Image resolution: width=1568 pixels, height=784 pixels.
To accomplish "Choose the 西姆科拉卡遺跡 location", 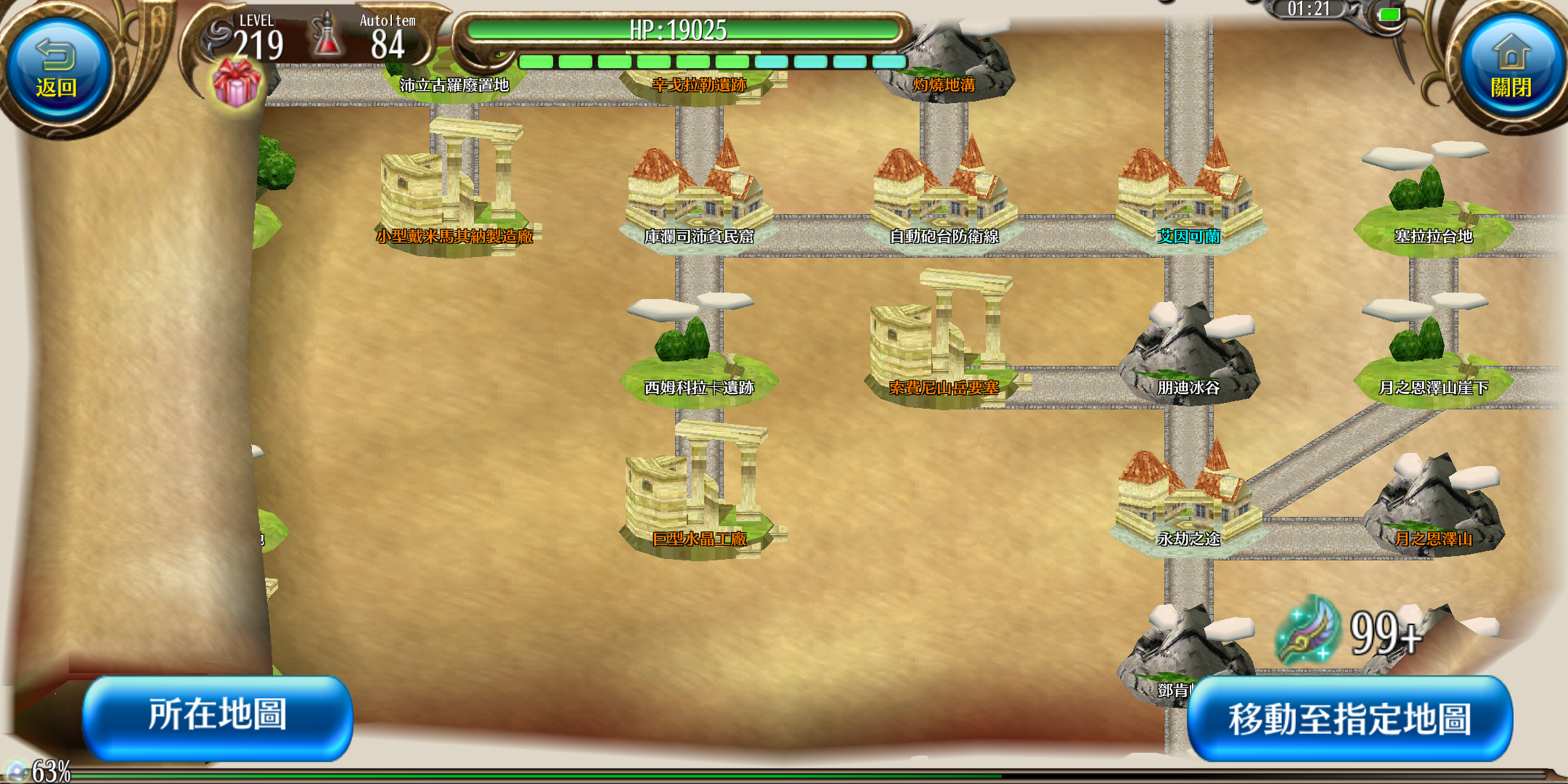I will (x=698, y=356).
